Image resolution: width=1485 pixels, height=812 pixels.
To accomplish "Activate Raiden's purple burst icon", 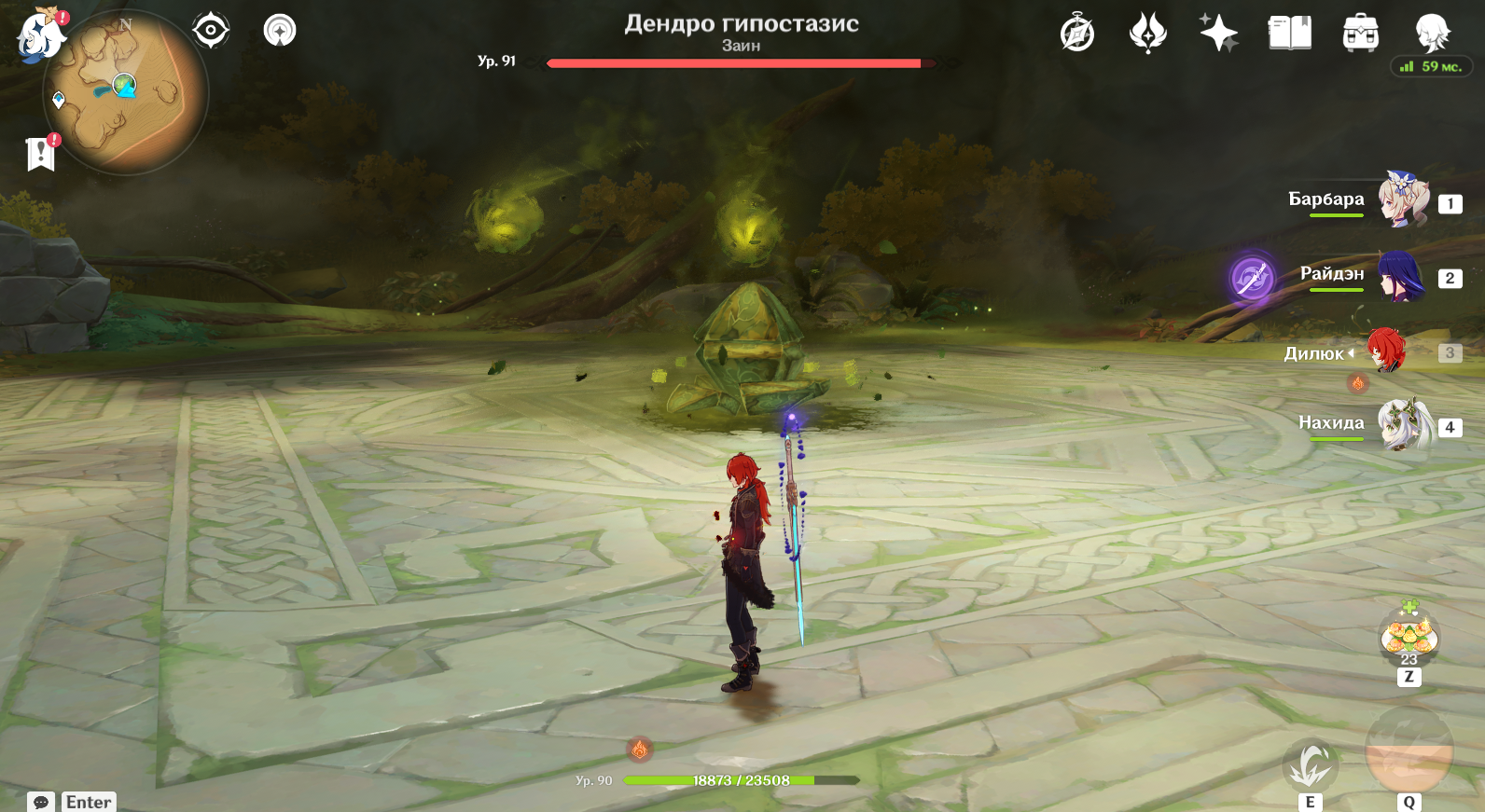I will pyautogui.click(x=1252, y=278).
